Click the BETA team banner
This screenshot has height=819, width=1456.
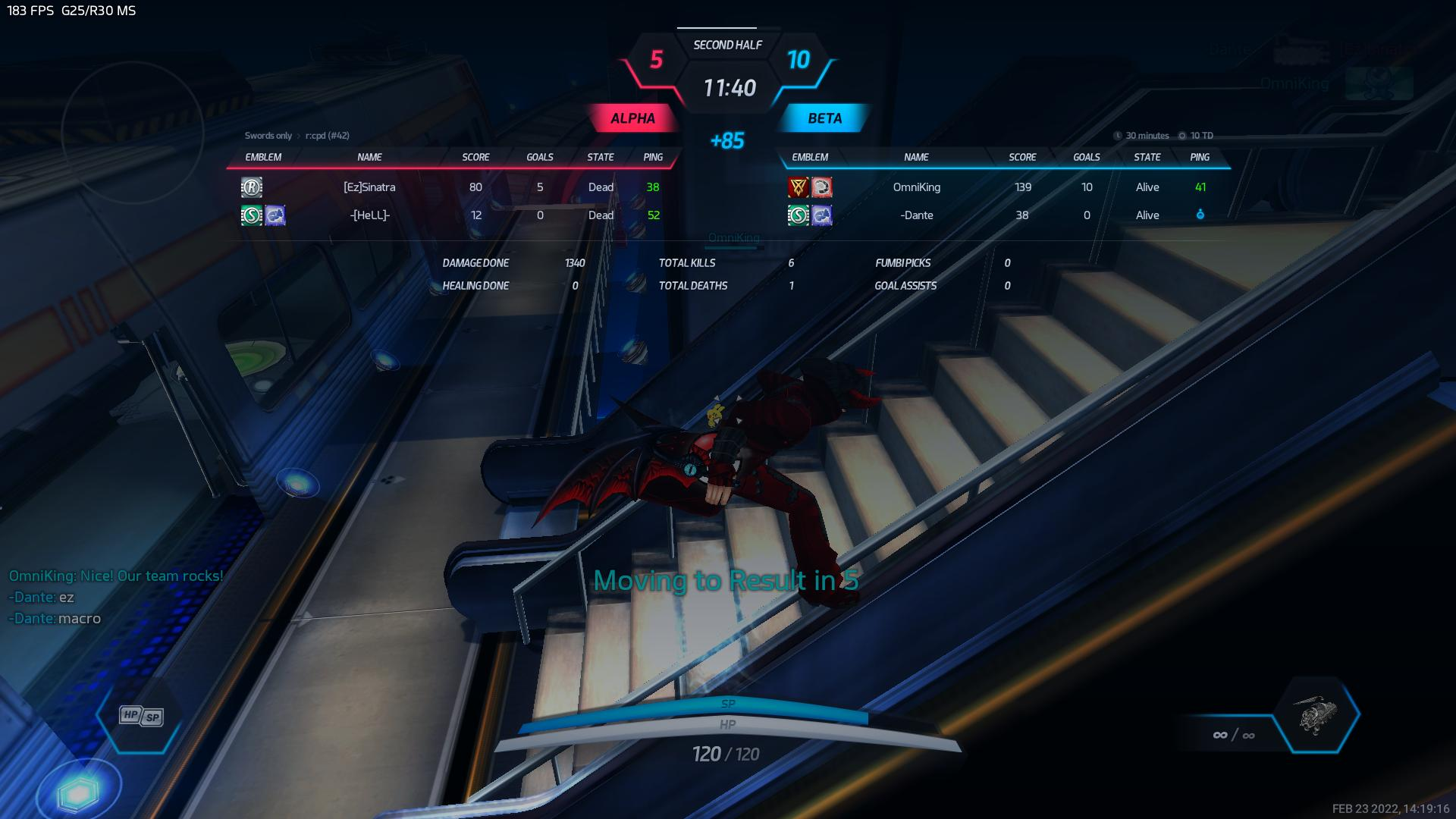tap(824, 118)
